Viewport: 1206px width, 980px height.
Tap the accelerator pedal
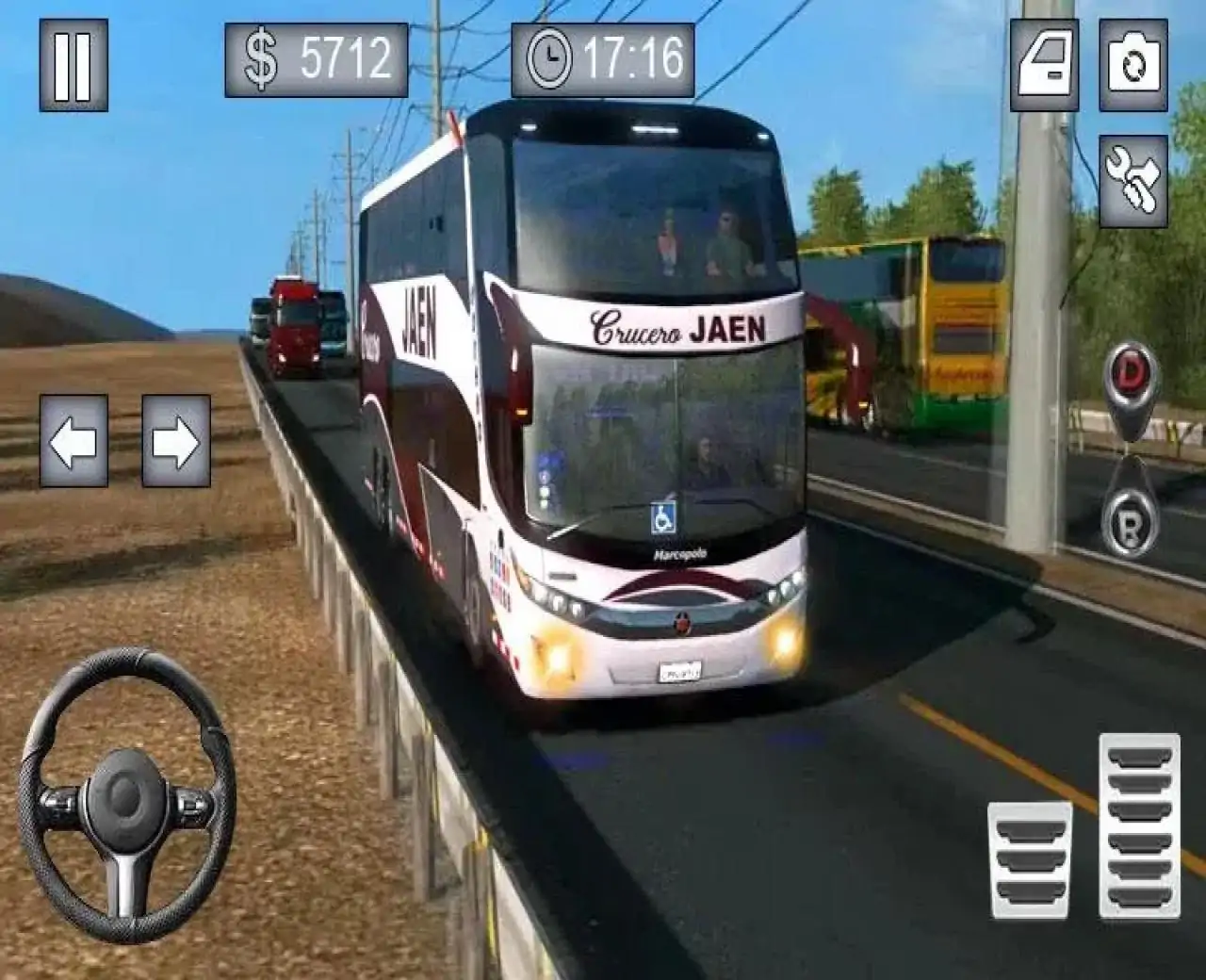(1139, 826)
